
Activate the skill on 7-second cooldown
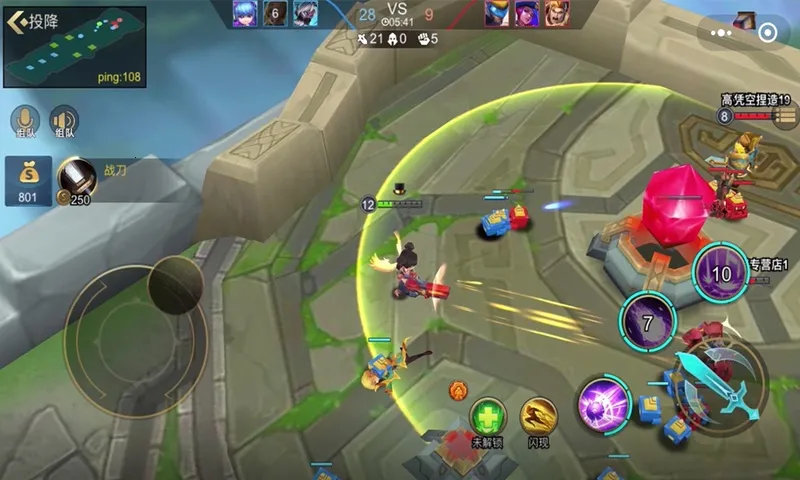coord(647,323)
